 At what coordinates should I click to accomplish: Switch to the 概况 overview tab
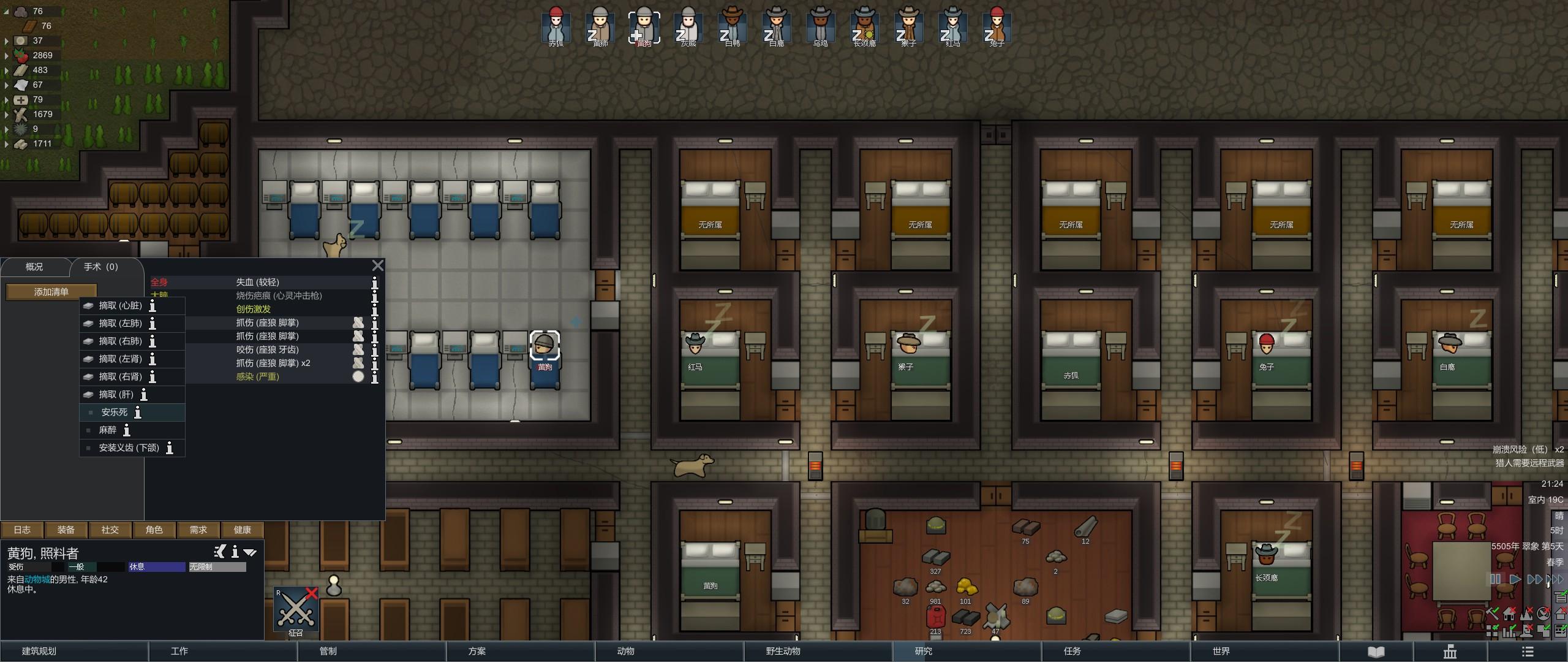click(34, 267)
